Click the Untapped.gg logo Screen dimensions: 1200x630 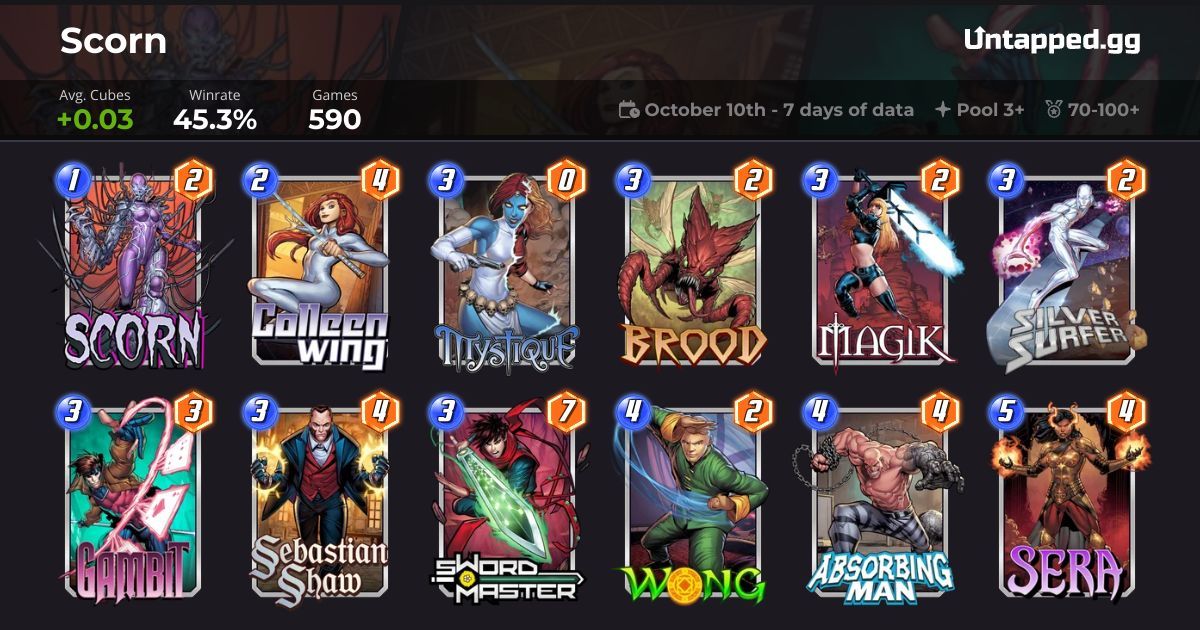(x=1052, y=40)
